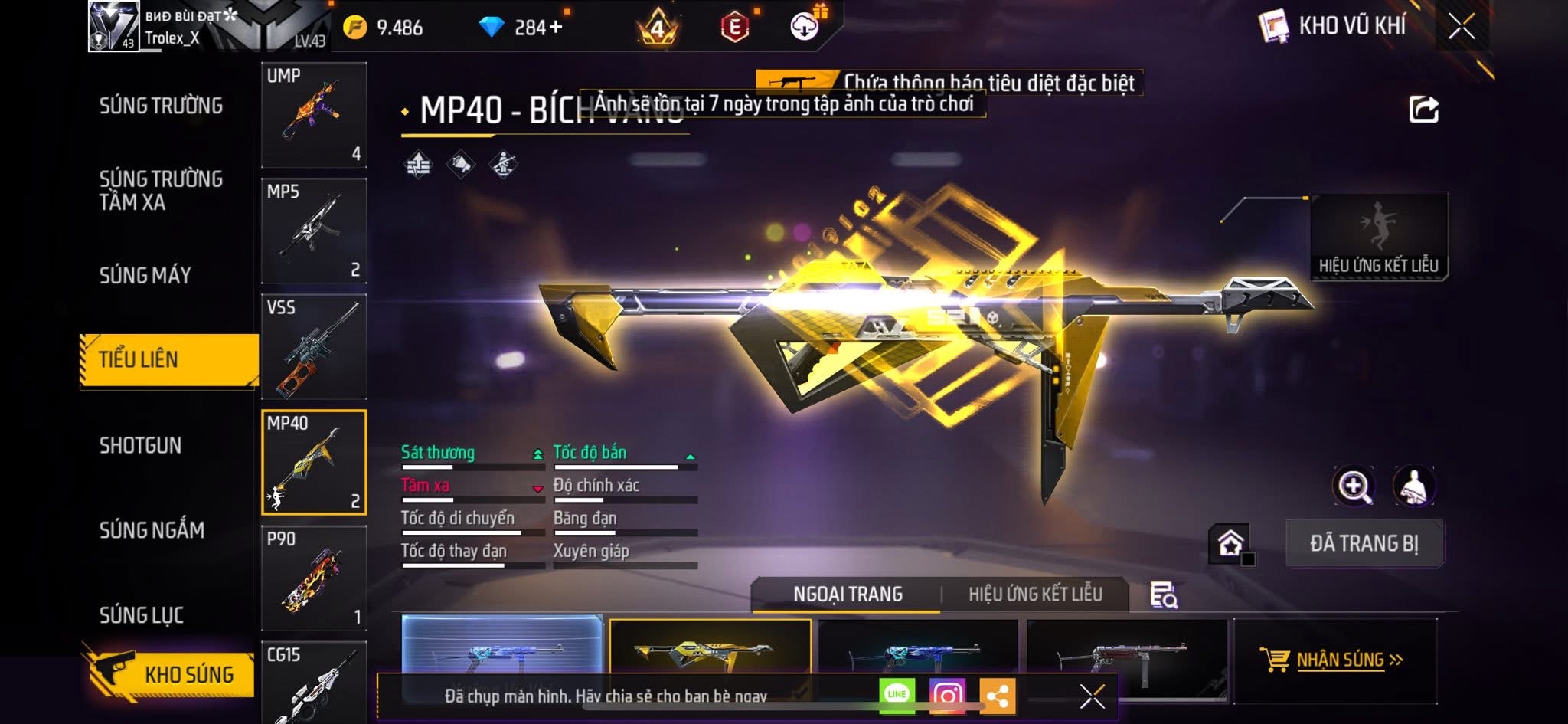Screen dimensions: 1568x724
Task: Choose the MP5 weapon tile
Action: [314, 231]
